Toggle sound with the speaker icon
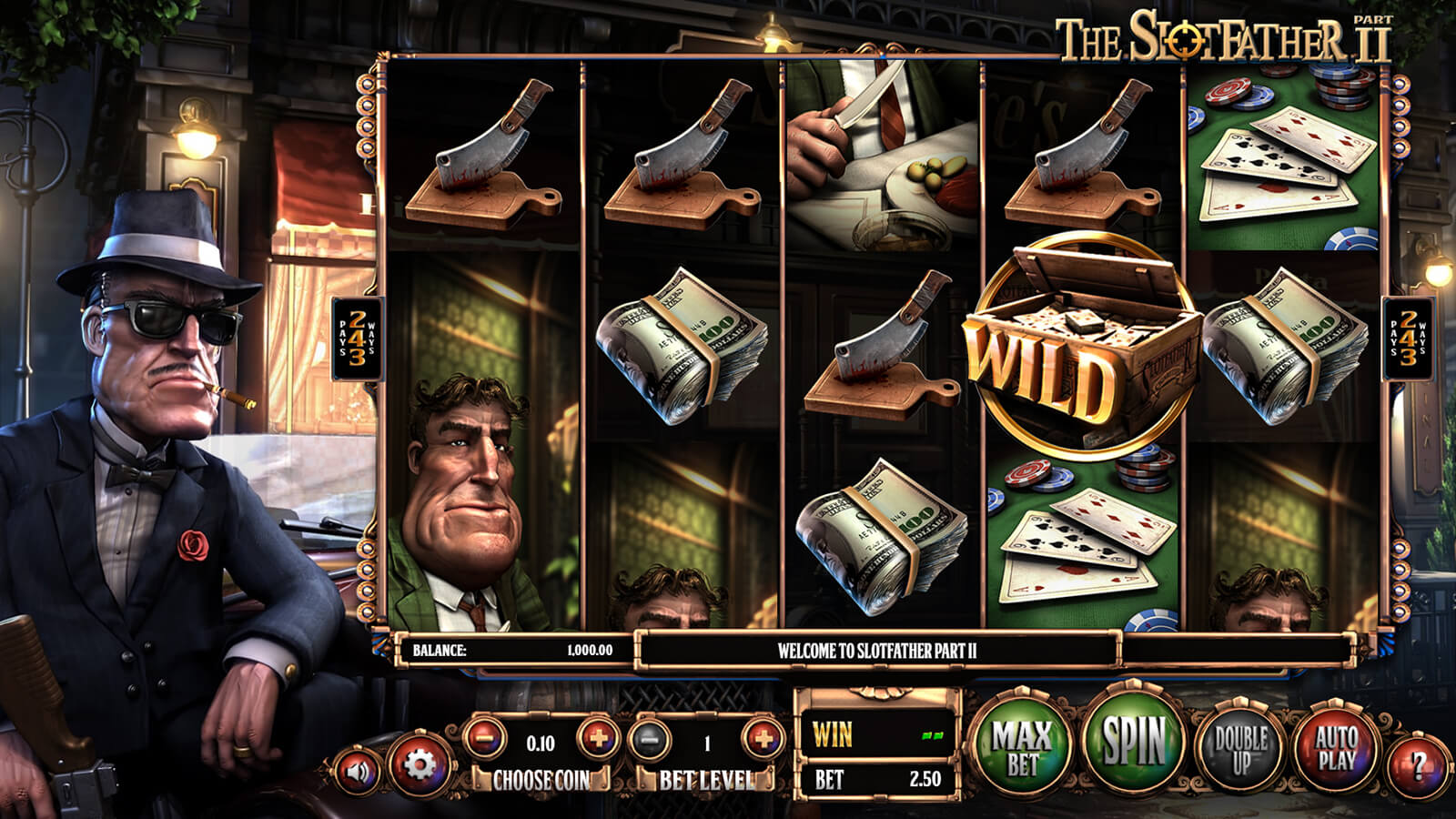Image resolution: width=1456 pixels, height=819 pixels. (359, 772)
